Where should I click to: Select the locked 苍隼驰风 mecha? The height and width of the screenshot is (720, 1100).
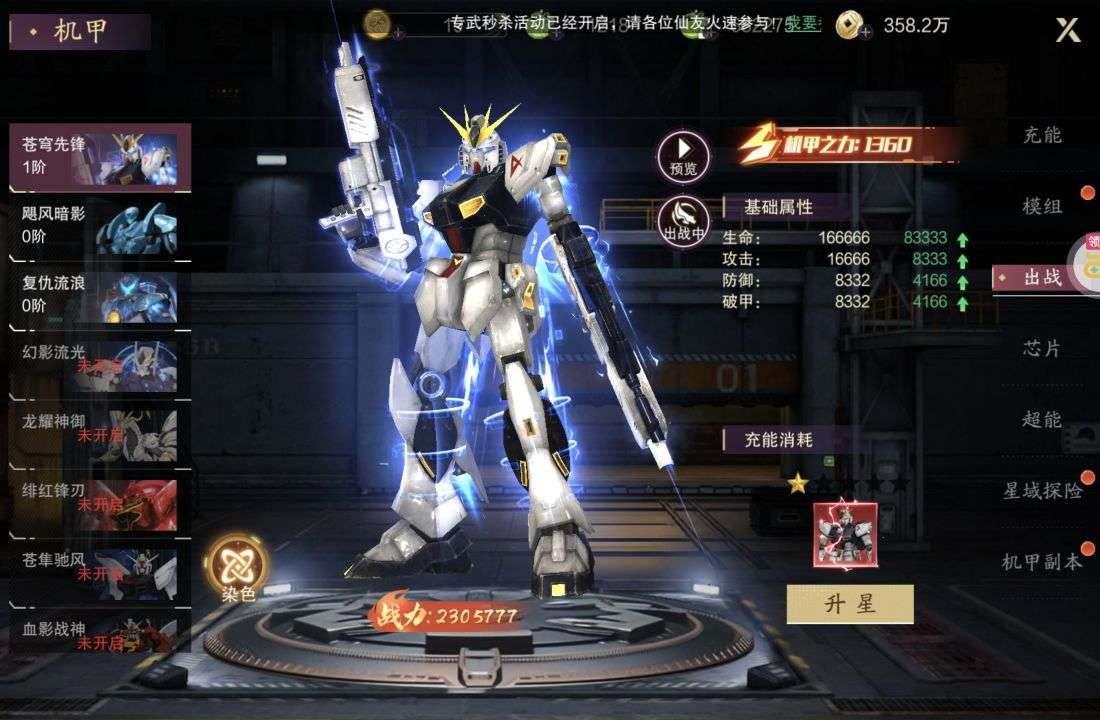click(100, 572)
